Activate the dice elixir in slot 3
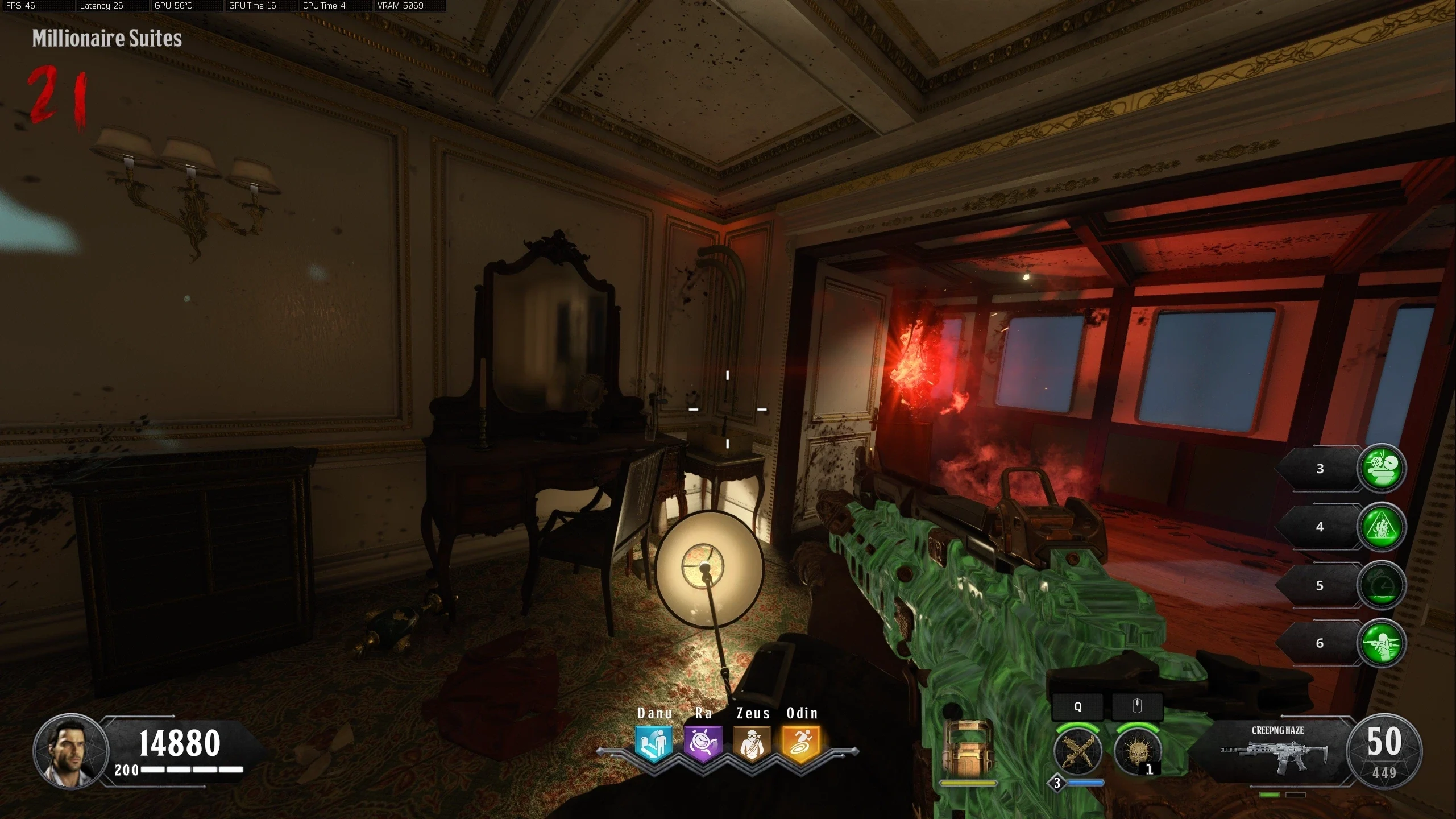Image resolution: width=1456 pixels, height=819 pixels. [x=1382, y=468]
